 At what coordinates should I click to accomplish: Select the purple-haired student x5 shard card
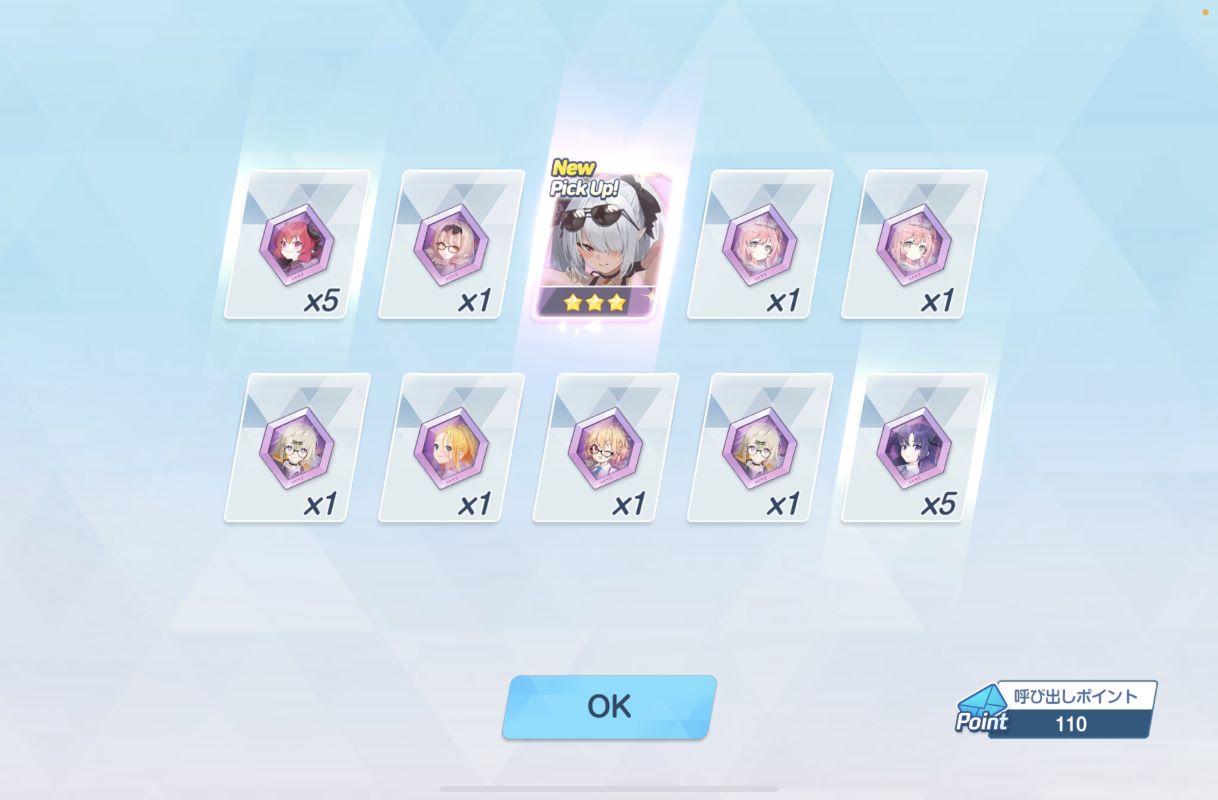[x=914, y=449]
